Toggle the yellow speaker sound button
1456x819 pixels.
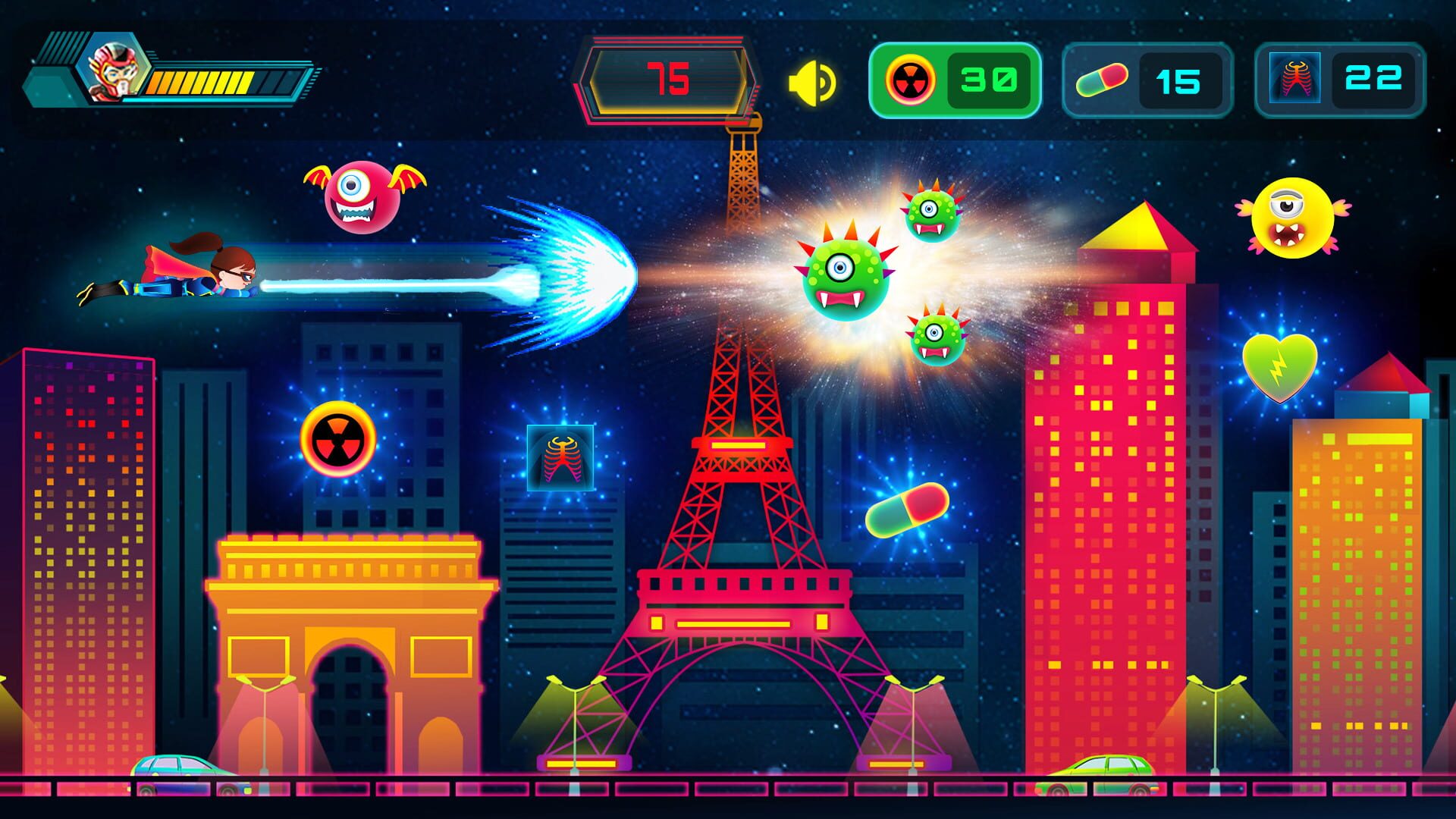click(811, 82)
